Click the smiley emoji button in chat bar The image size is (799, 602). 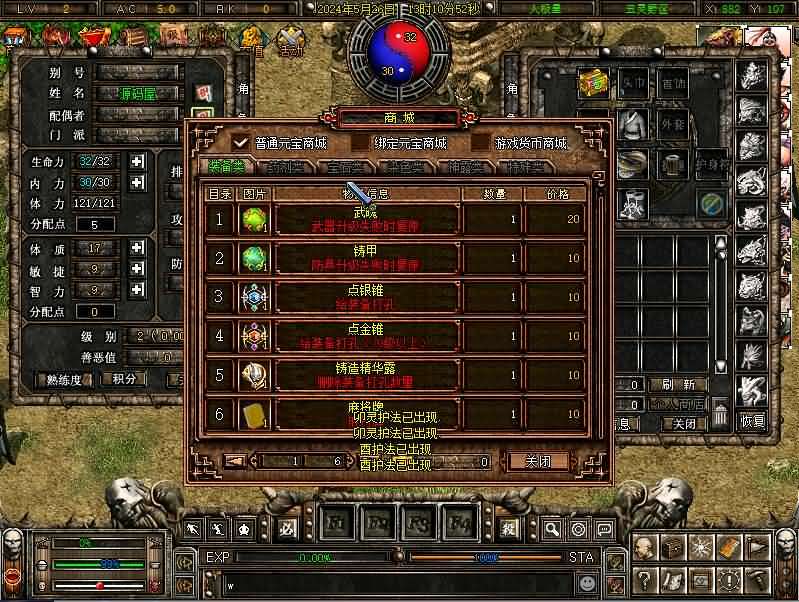(x=586, y=581)
